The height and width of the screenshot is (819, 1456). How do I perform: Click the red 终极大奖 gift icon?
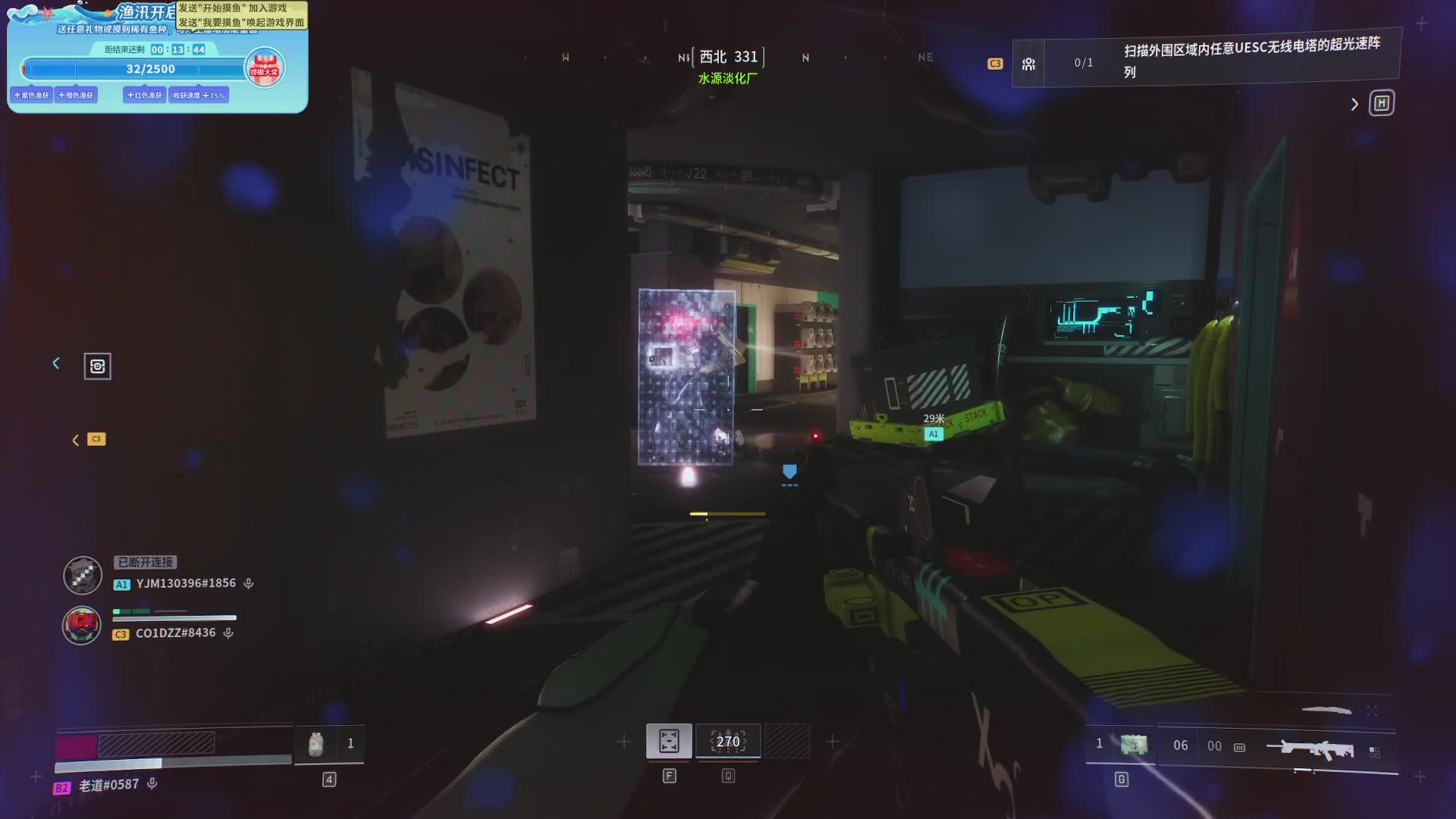tap(265, 67)
